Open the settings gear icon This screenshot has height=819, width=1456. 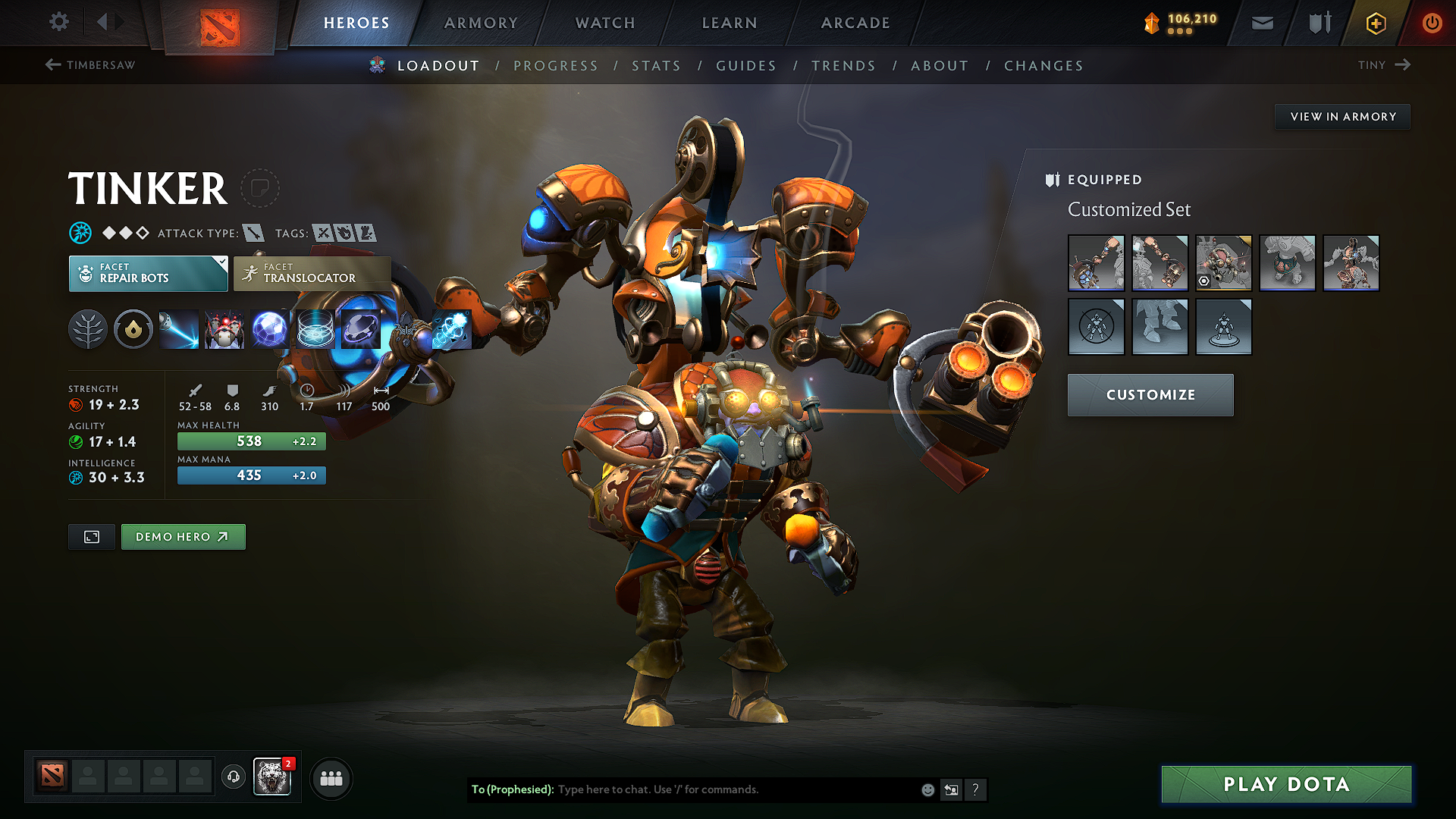pos(58,22)
